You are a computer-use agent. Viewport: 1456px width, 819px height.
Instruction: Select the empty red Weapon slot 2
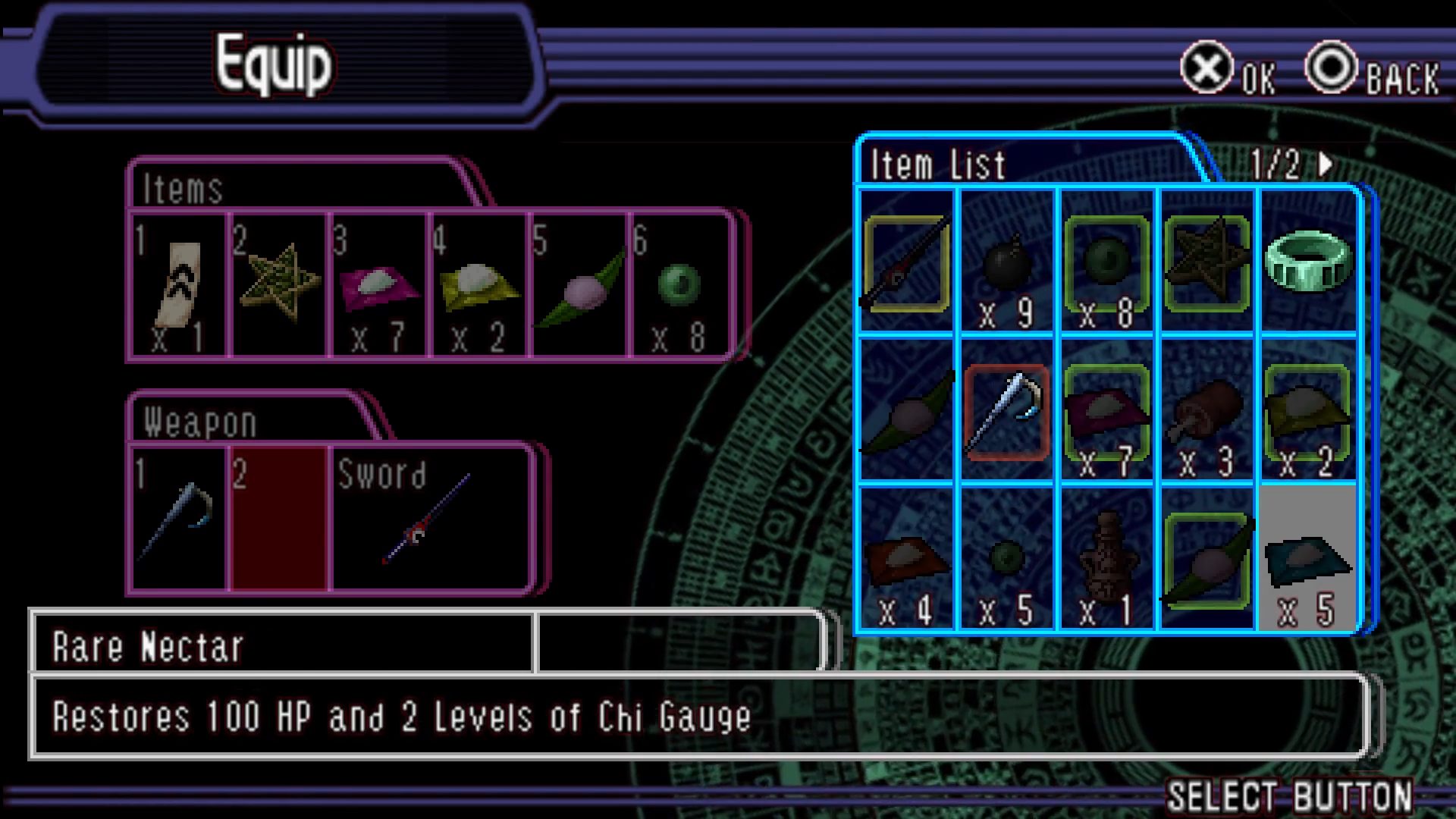pyautogui.click(x=279, y=518)
